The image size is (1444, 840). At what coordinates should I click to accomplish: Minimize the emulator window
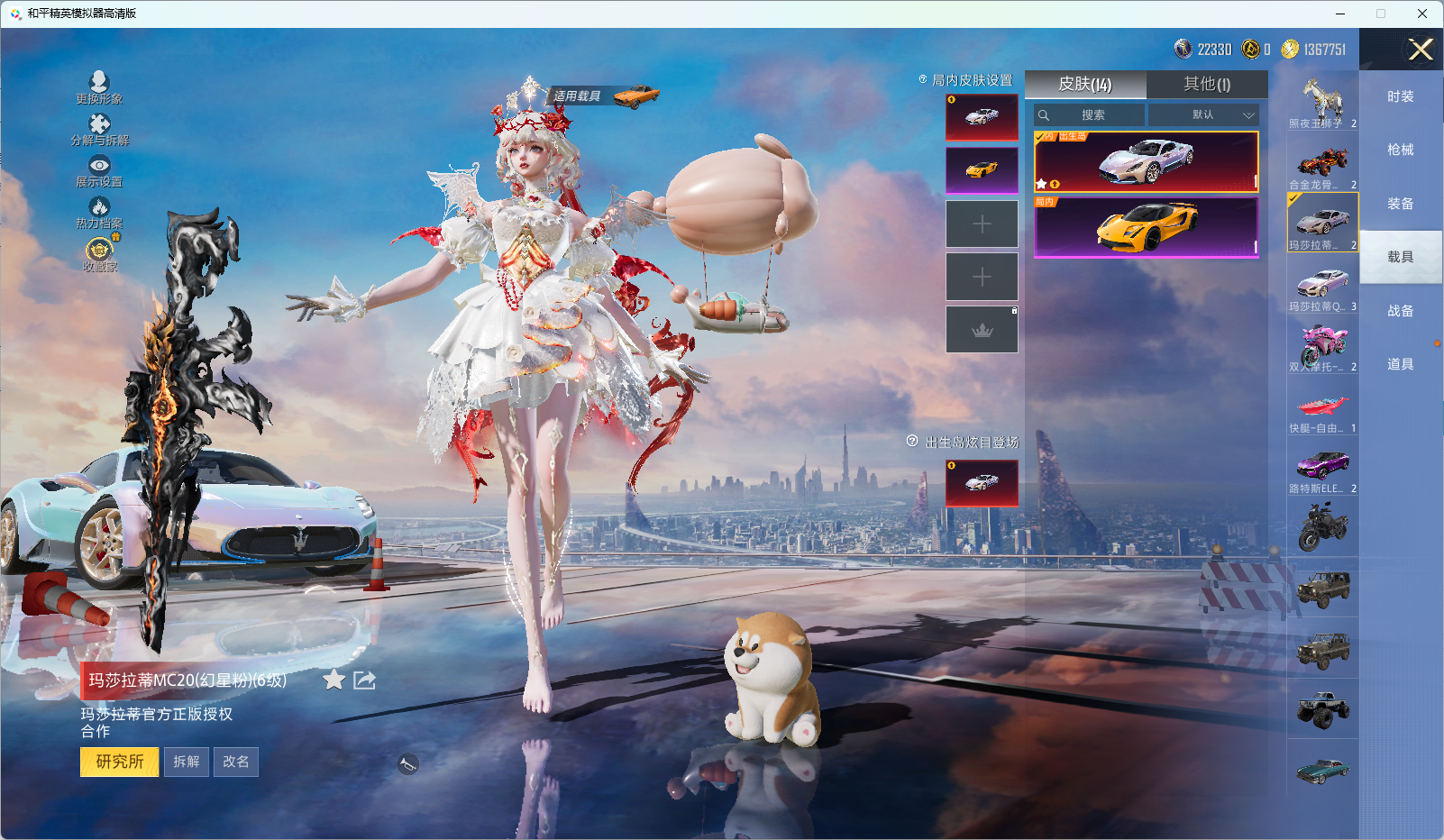1340,14
